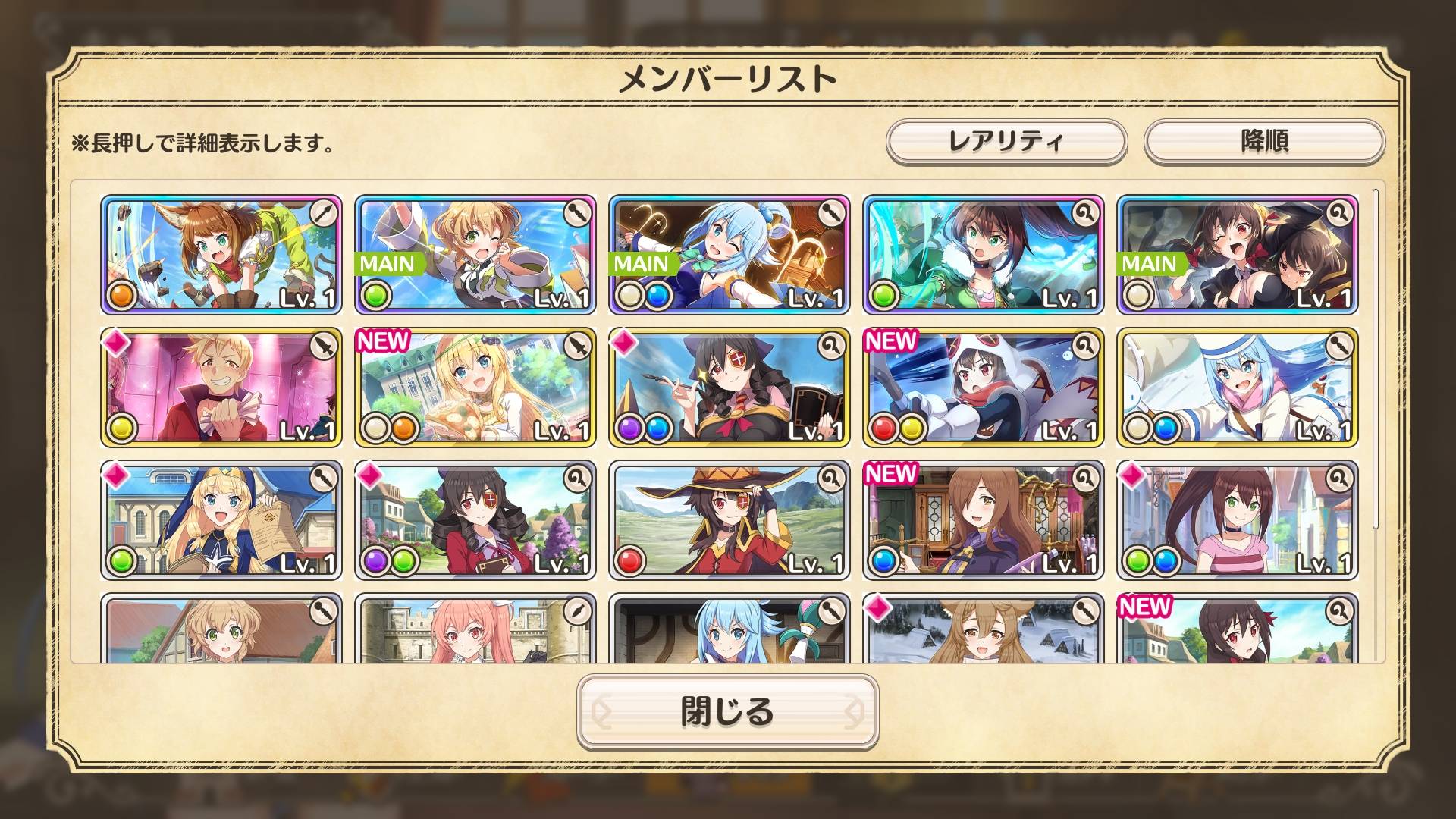Choose the blue-haired girl in white winter hat
1456x819 pixels.
pyautogui.click(x=1237, y=387)
